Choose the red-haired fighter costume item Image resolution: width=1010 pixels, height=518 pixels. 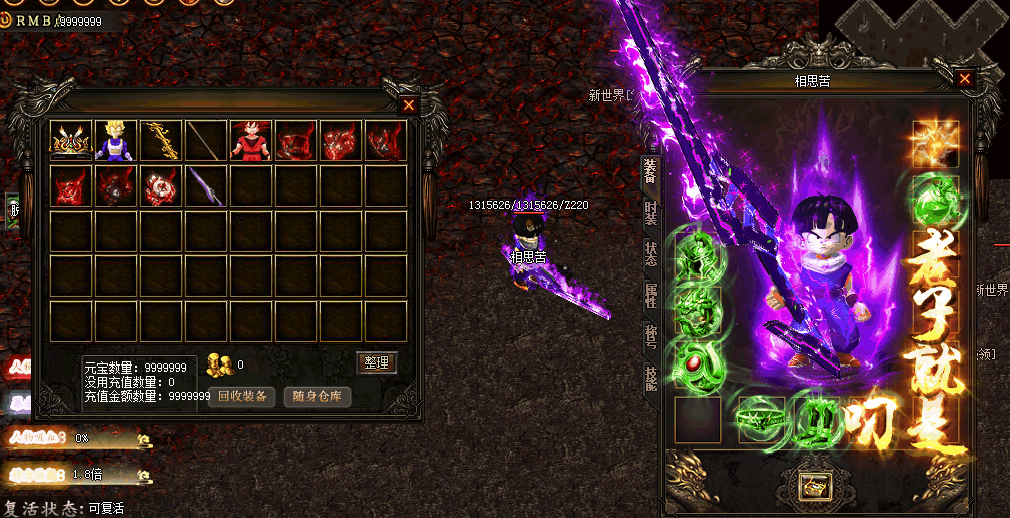[x=251, y=141]
